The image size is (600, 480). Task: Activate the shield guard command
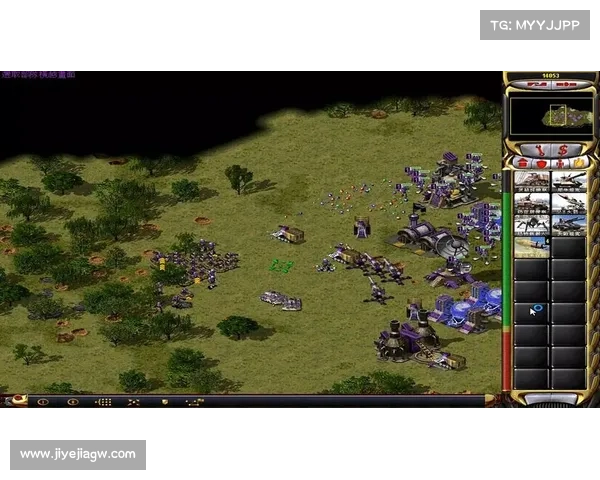(164, 401)
